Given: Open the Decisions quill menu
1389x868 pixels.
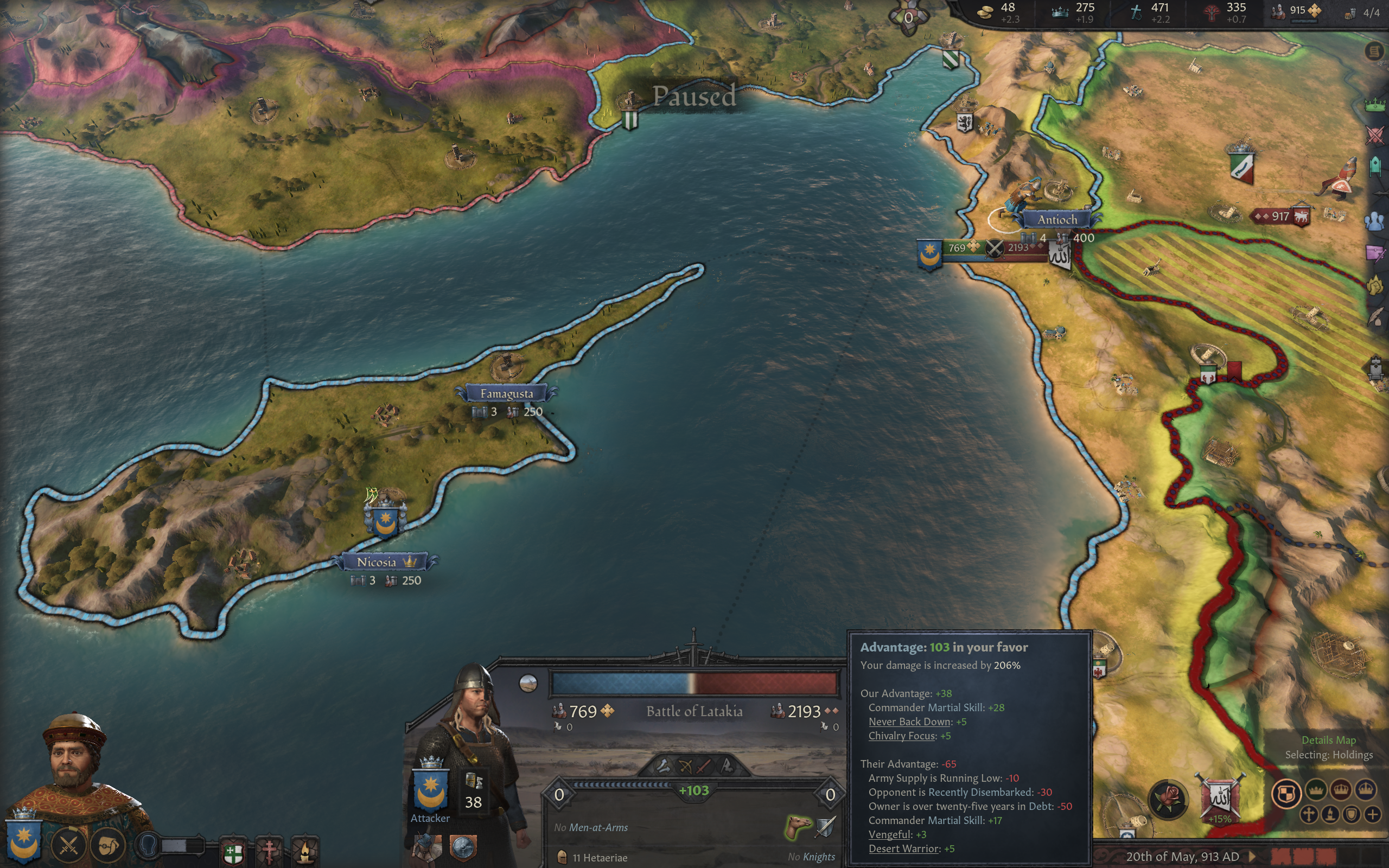Looking at the screenshot, I should click(1376, 317).
